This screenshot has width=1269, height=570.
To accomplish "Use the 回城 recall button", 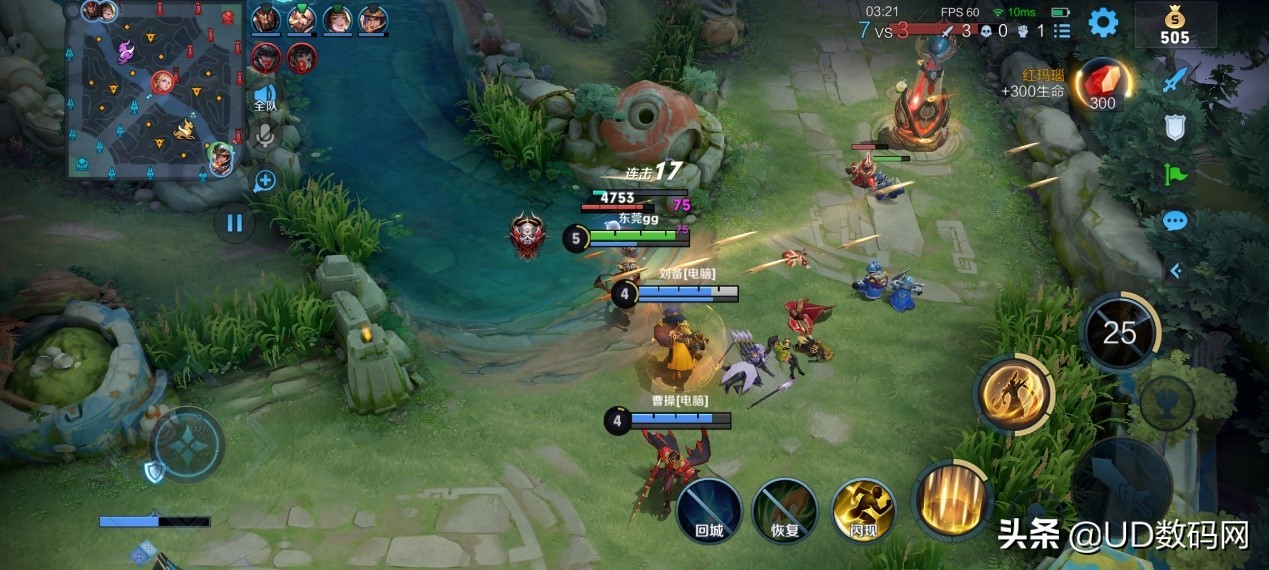I will [708, 511].
